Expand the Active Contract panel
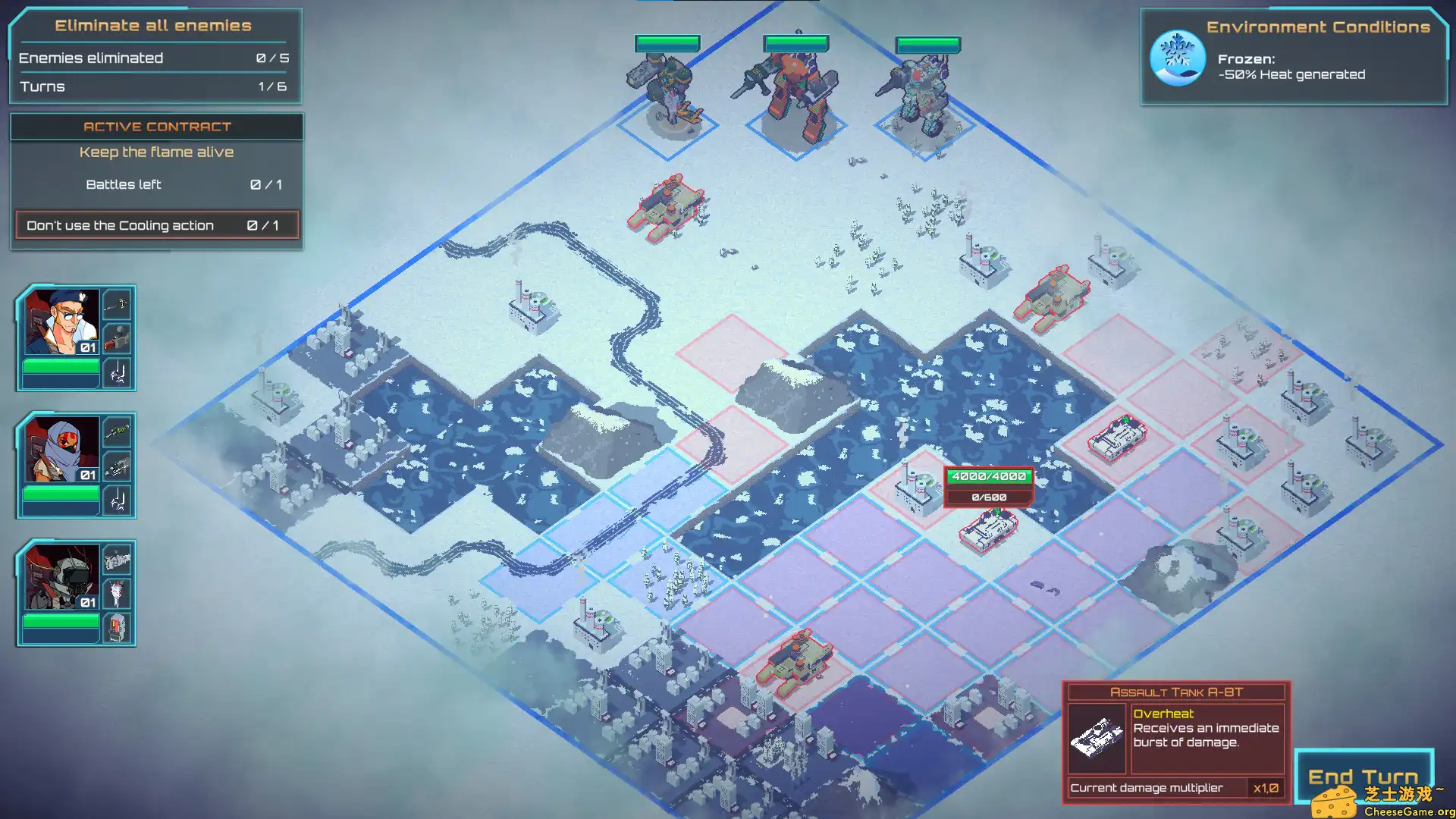Screen dimensions: 1456x819 (155, 126)
